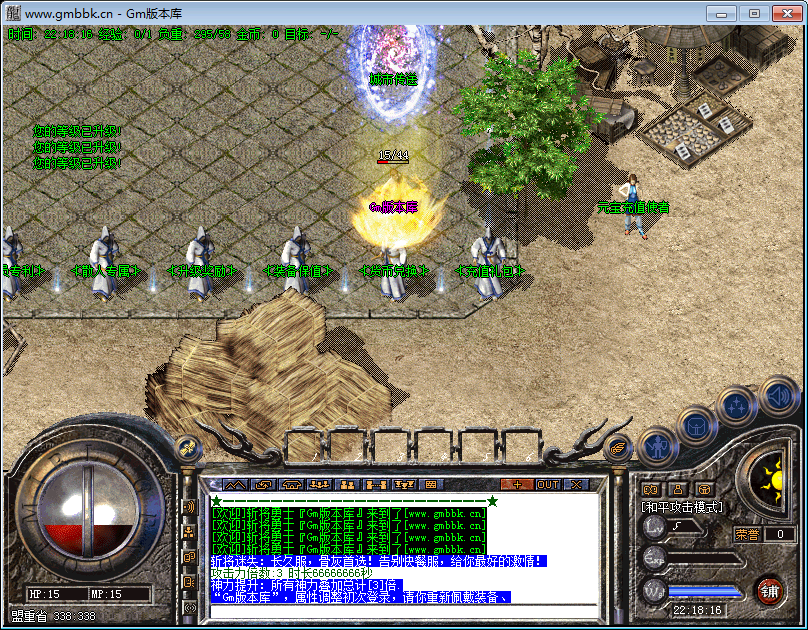The width and height of the screenshot is (808, 630).
Task: Open the skills sparkle round button
Action: (x=736, y=406)
